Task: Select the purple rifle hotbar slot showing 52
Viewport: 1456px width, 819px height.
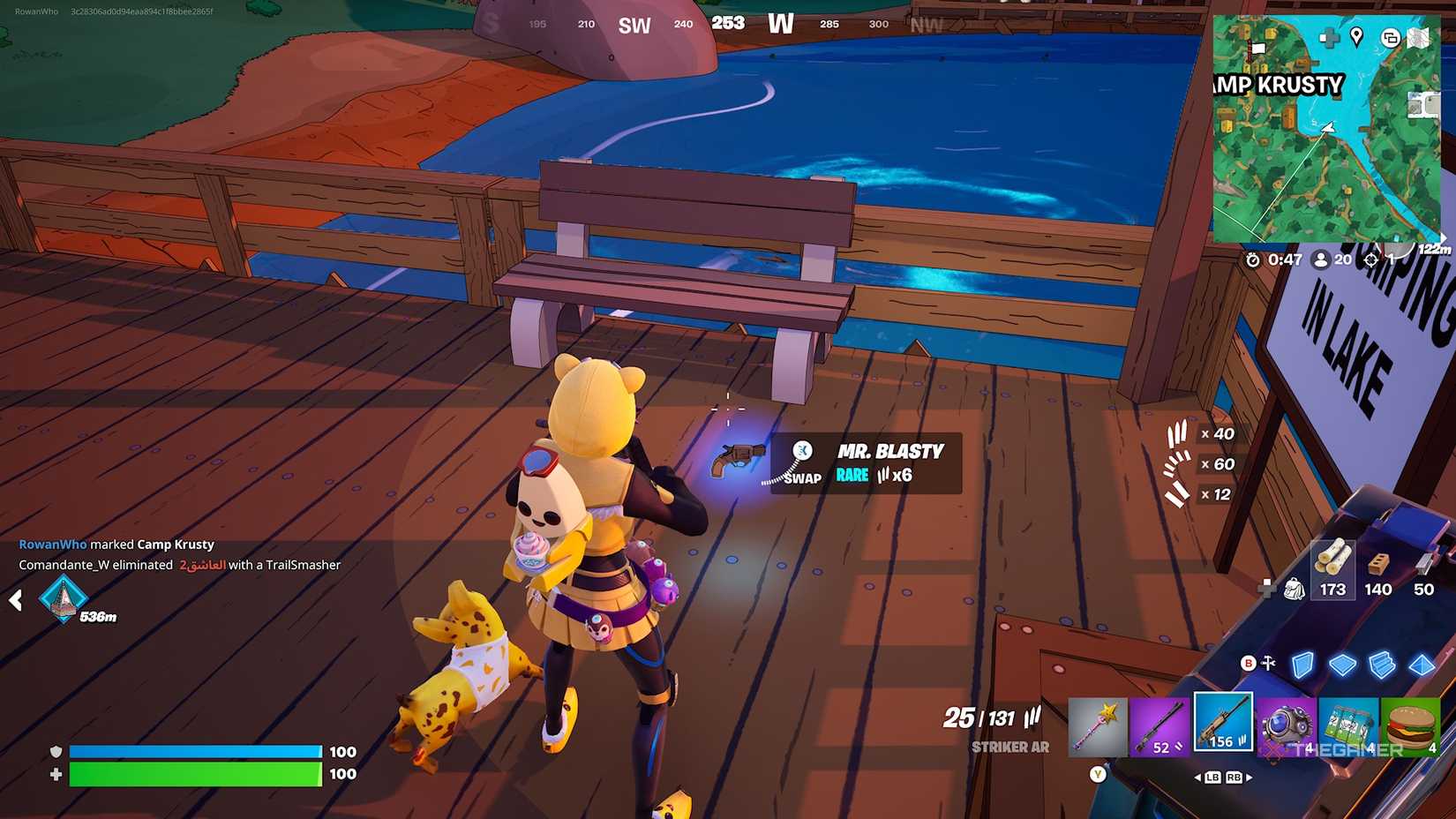Action: tap(1160, 727)
